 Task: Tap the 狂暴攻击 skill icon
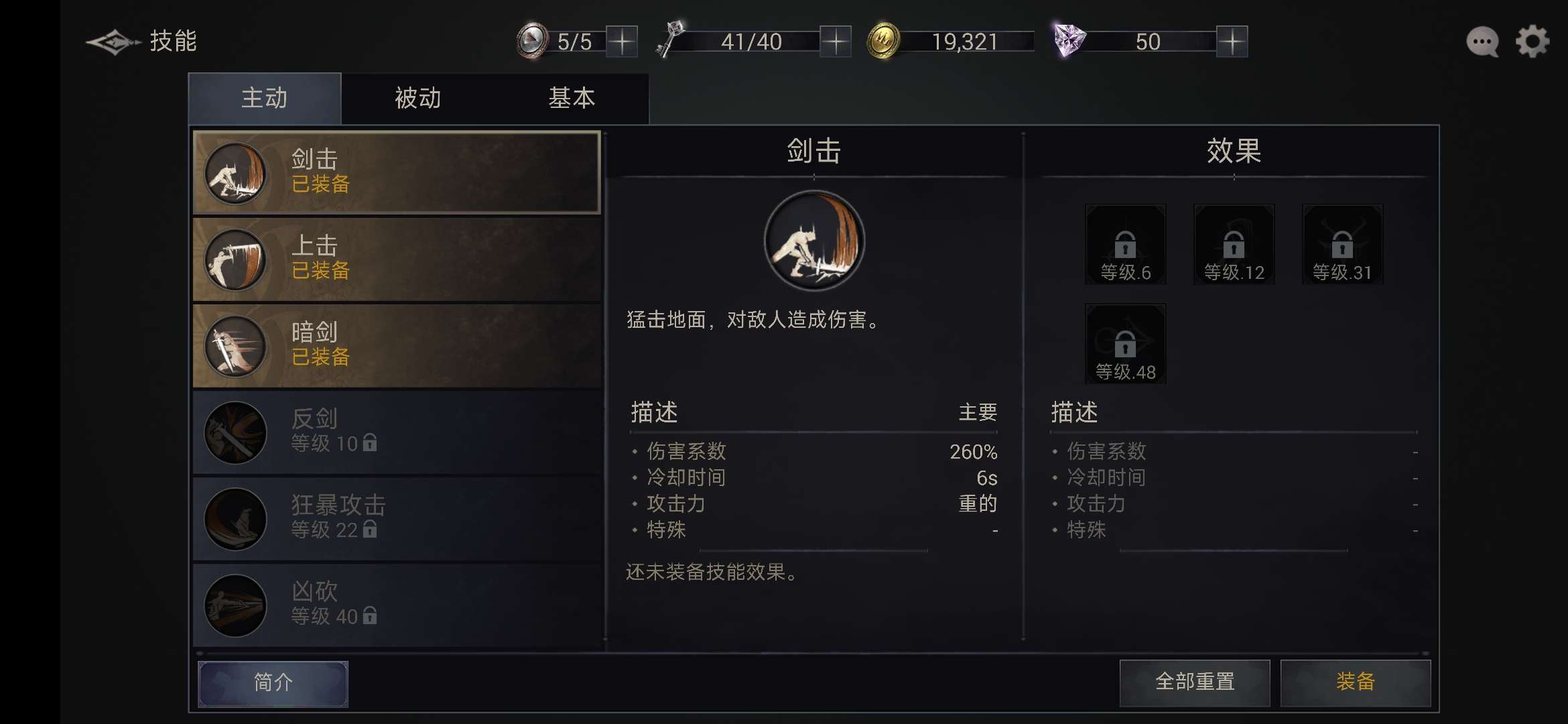(x=236, y=519)
